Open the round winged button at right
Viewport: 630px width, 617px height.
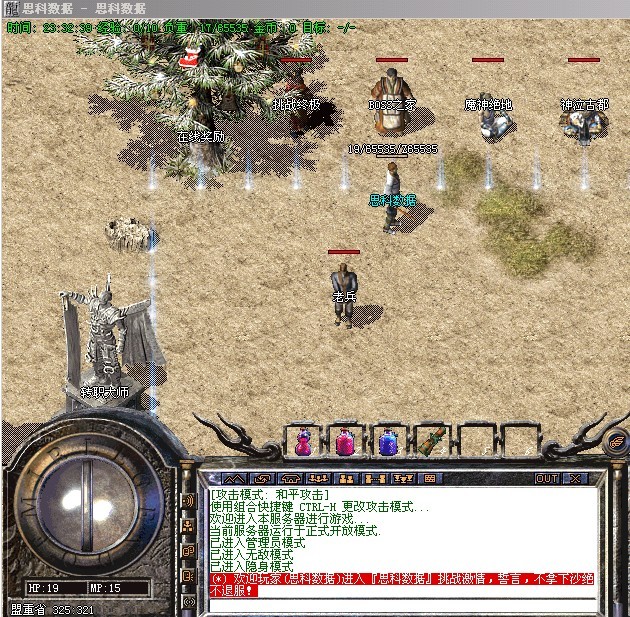[x=615, y=438]
